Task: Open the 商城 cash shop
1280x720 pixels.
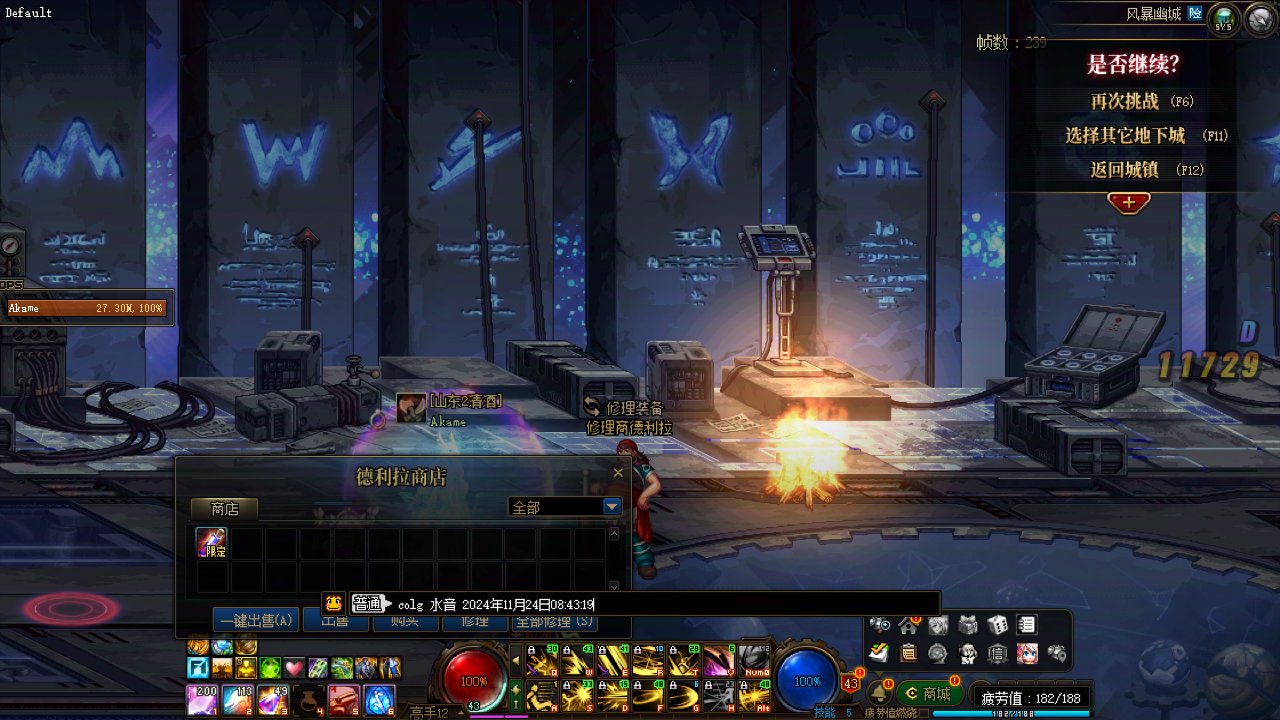Action: coord(927,693)
